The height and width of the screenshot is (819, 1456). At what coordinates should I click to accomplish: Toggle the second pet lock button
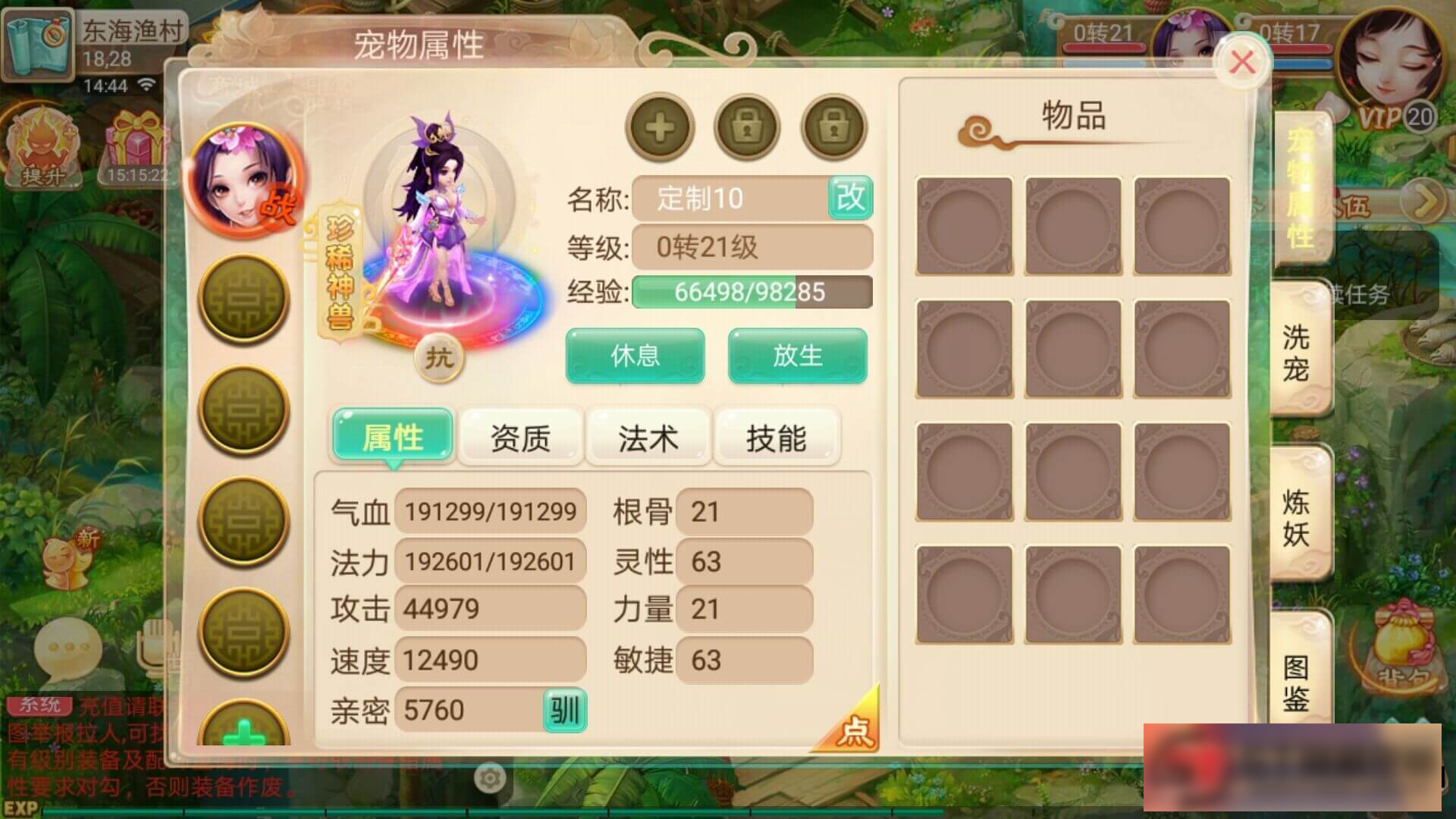[x=833, y=127]
